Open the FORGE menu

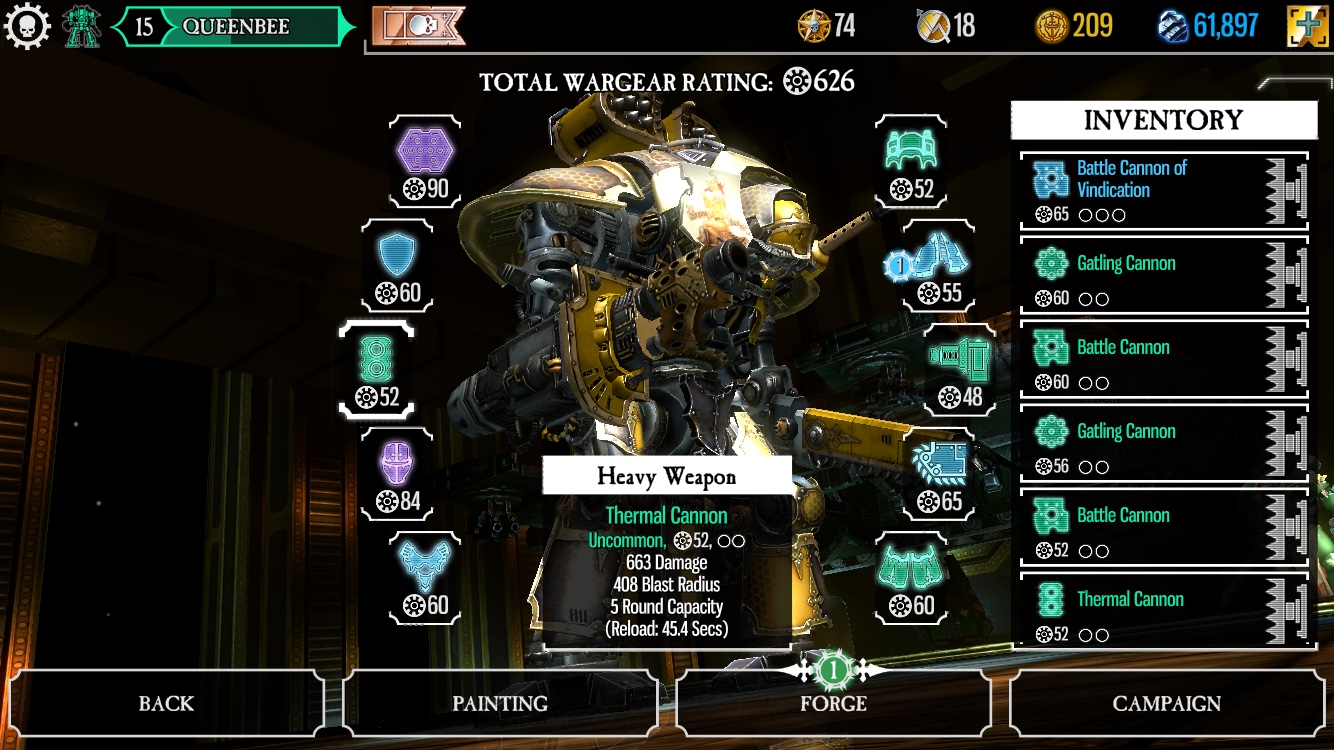coord(833,703)
